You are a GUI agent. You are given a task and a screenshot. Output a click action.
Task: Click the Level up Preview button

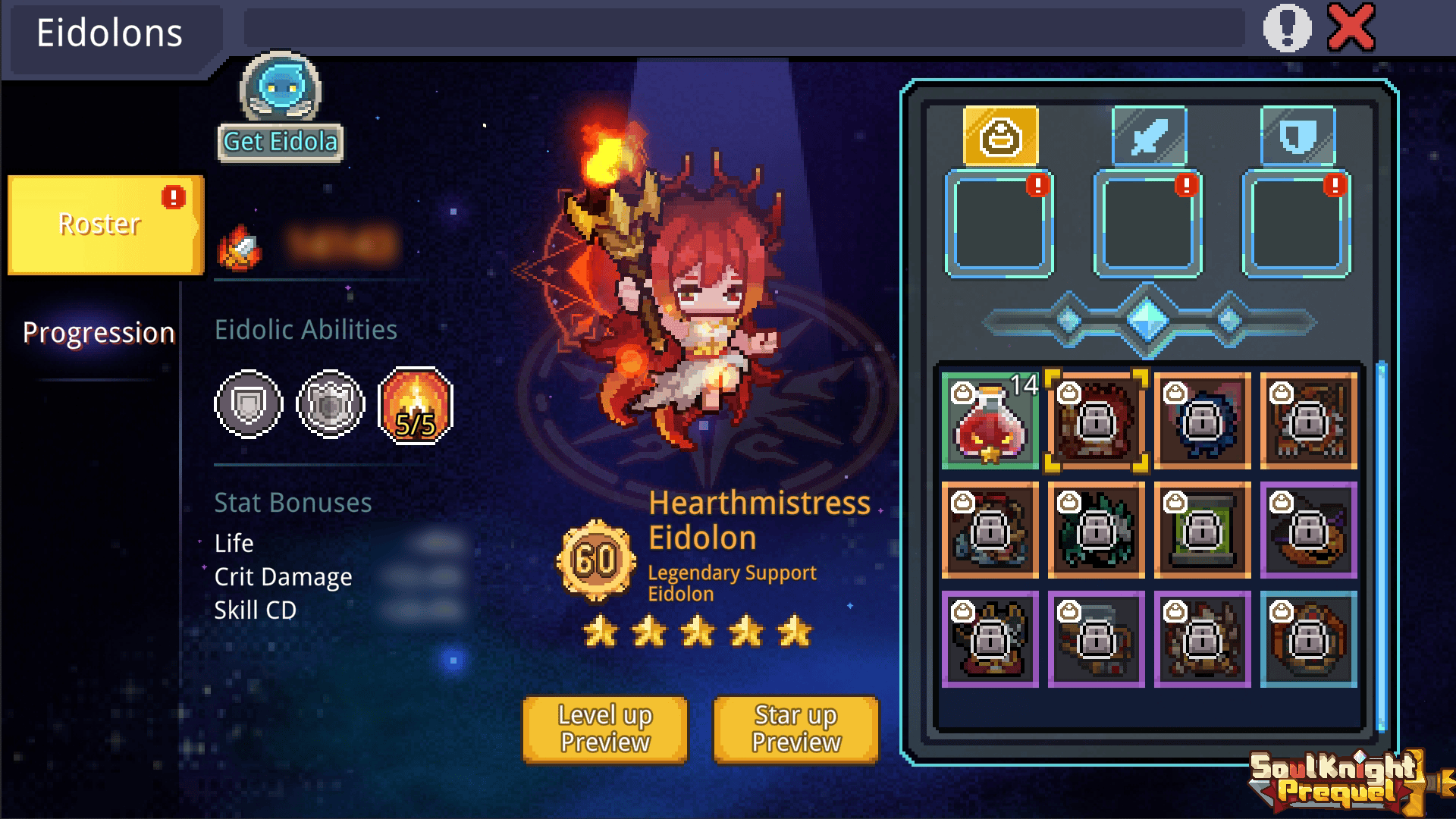(604, 729)
